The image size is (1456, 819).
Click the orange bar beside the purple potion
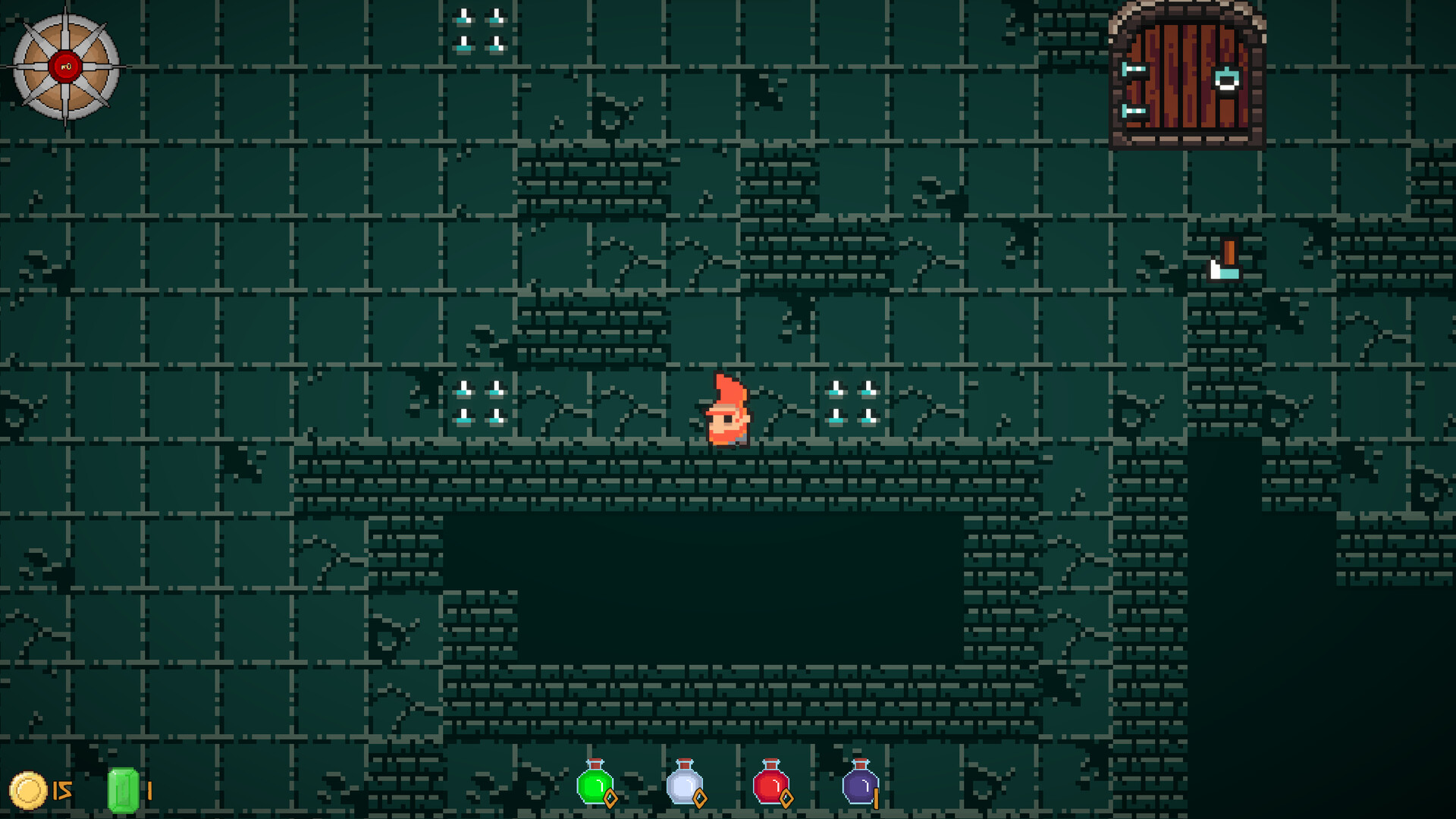pos(877,798)
